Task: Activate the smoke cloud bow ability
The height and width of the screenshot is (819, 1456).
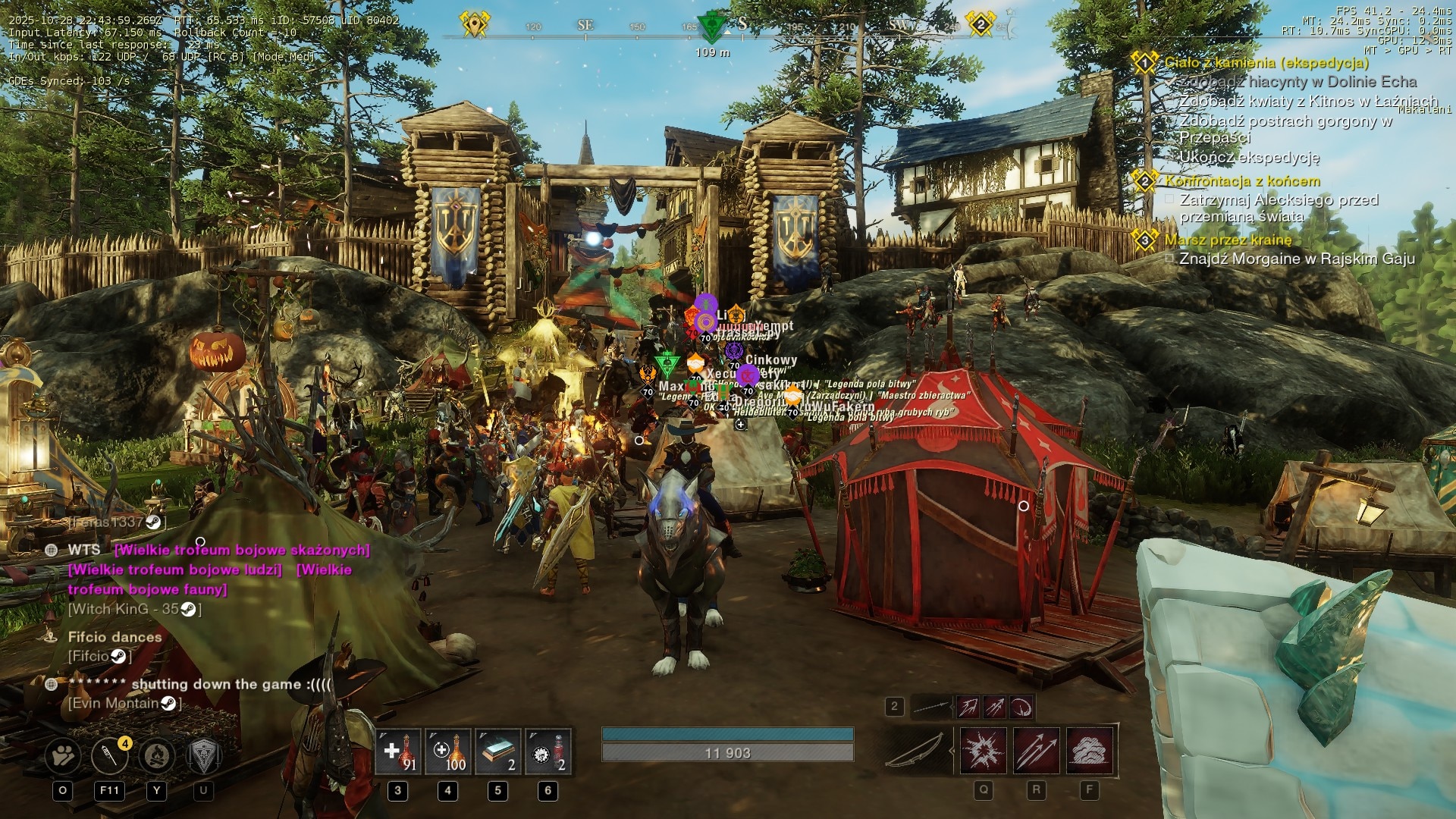Action: tap(1090, 751)
